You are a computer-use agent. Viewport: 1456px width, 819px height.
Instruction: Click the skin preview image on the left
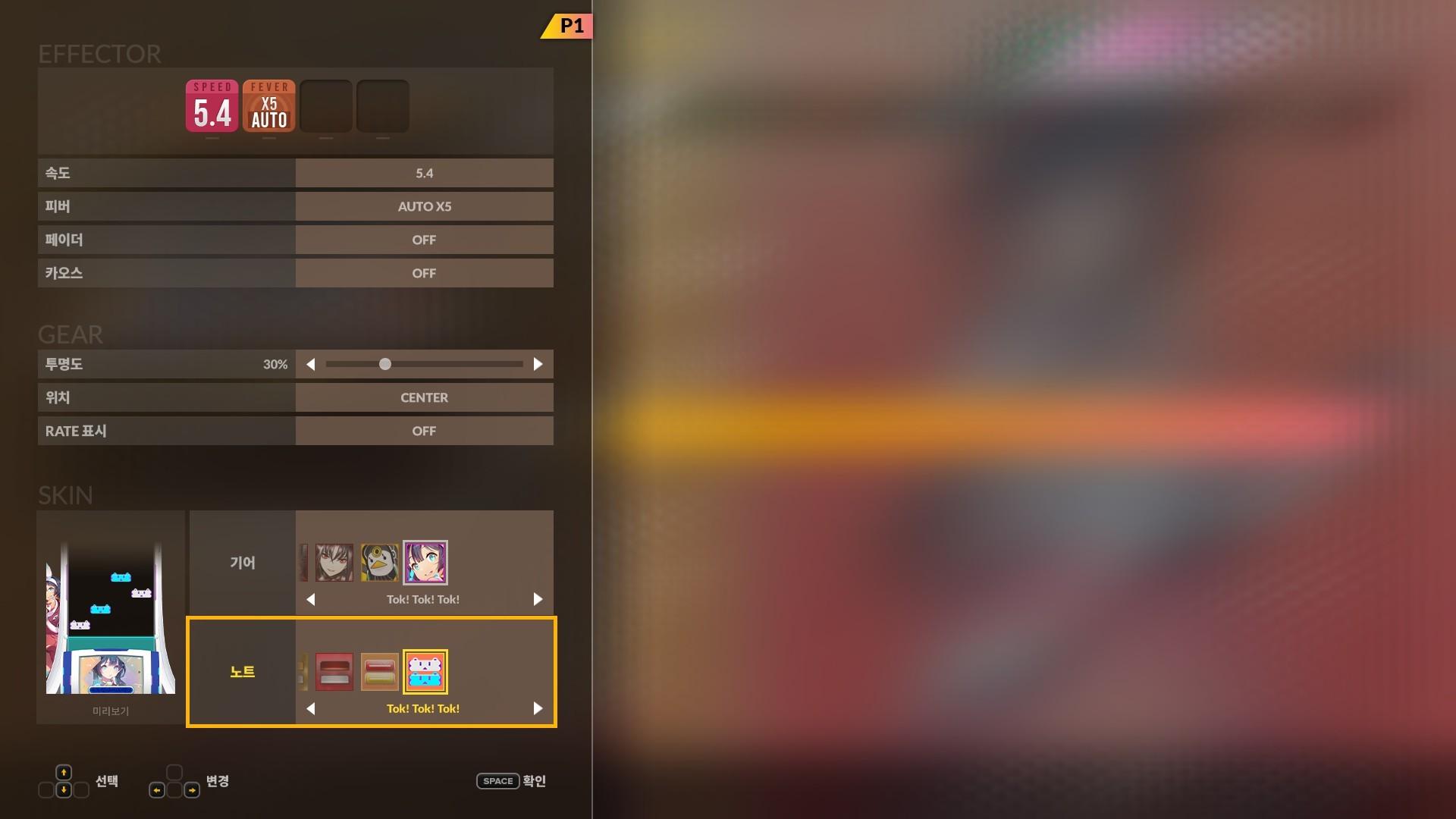pyautogui.click(x=109, y=614)
